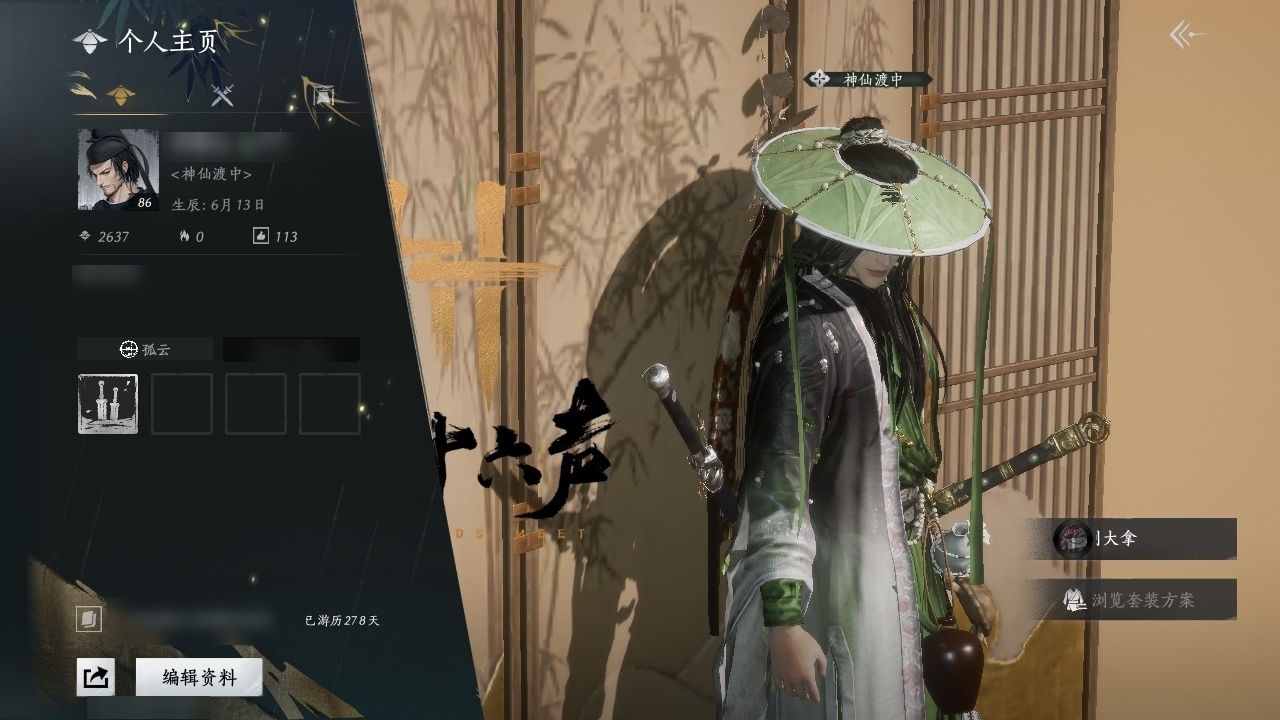
Task: Click the 编辑资料 edit profile button
Action: (x=199, y=677)
